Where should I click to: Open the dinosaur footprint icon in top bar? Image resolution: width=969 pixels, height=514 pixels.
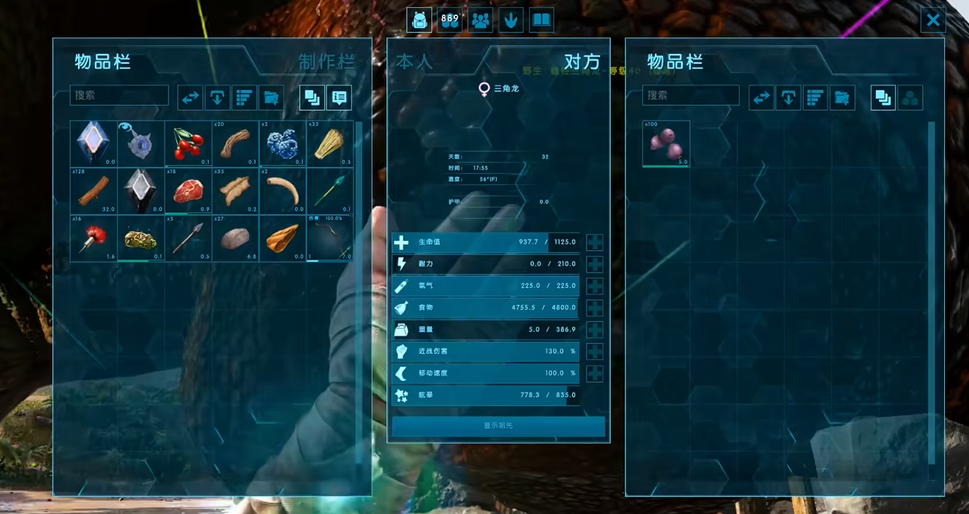[x=510, y=19]
